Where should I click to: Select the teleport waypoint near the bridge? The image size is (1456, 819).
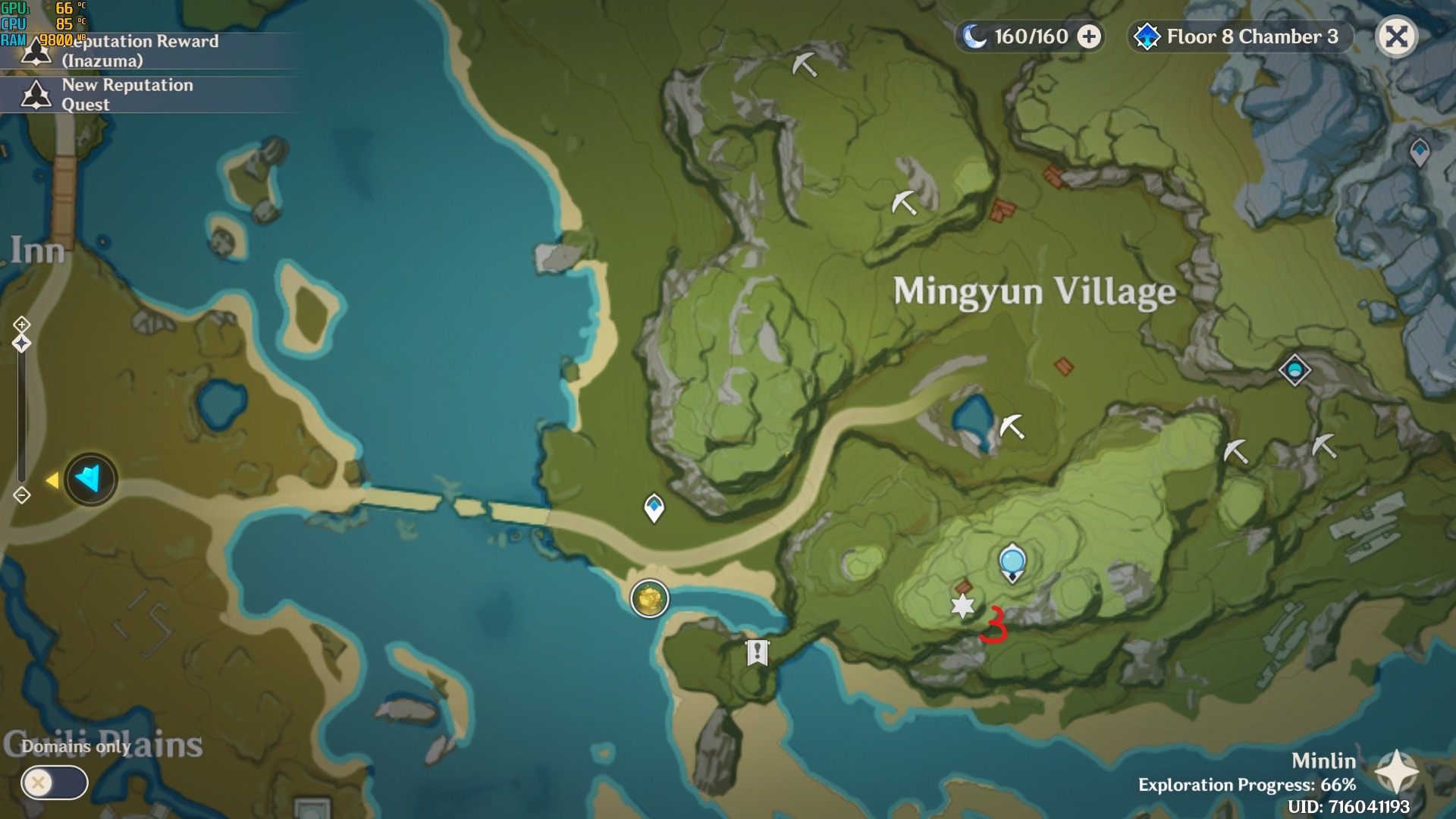pos(654,507)
